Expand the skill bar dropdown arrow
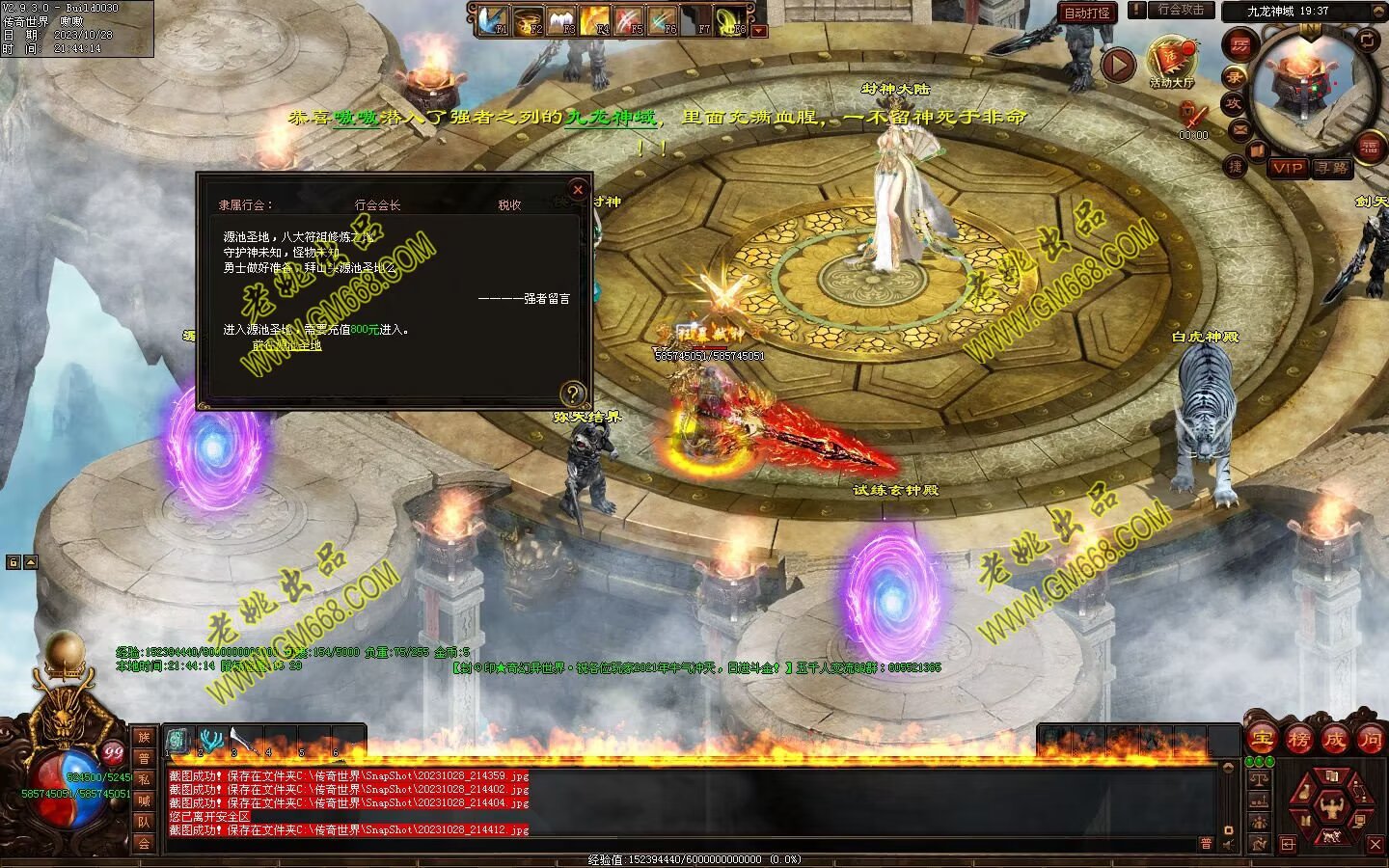This screenshot has height=868, width=1389. pos(759,31)
